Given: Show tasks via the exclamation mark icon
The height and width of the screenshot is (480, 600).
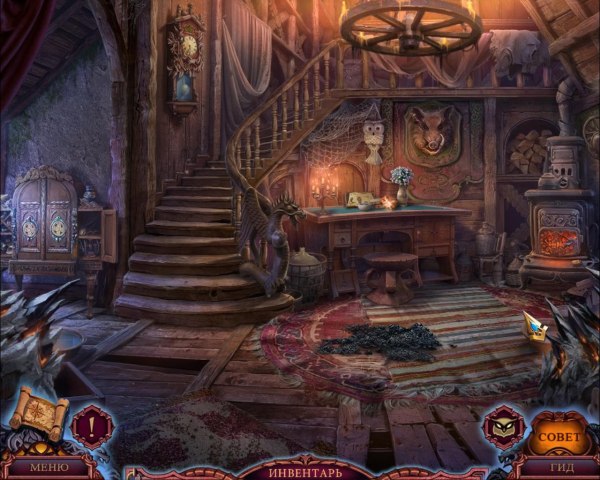Looking at the screenshot, I should pos(92,423).
